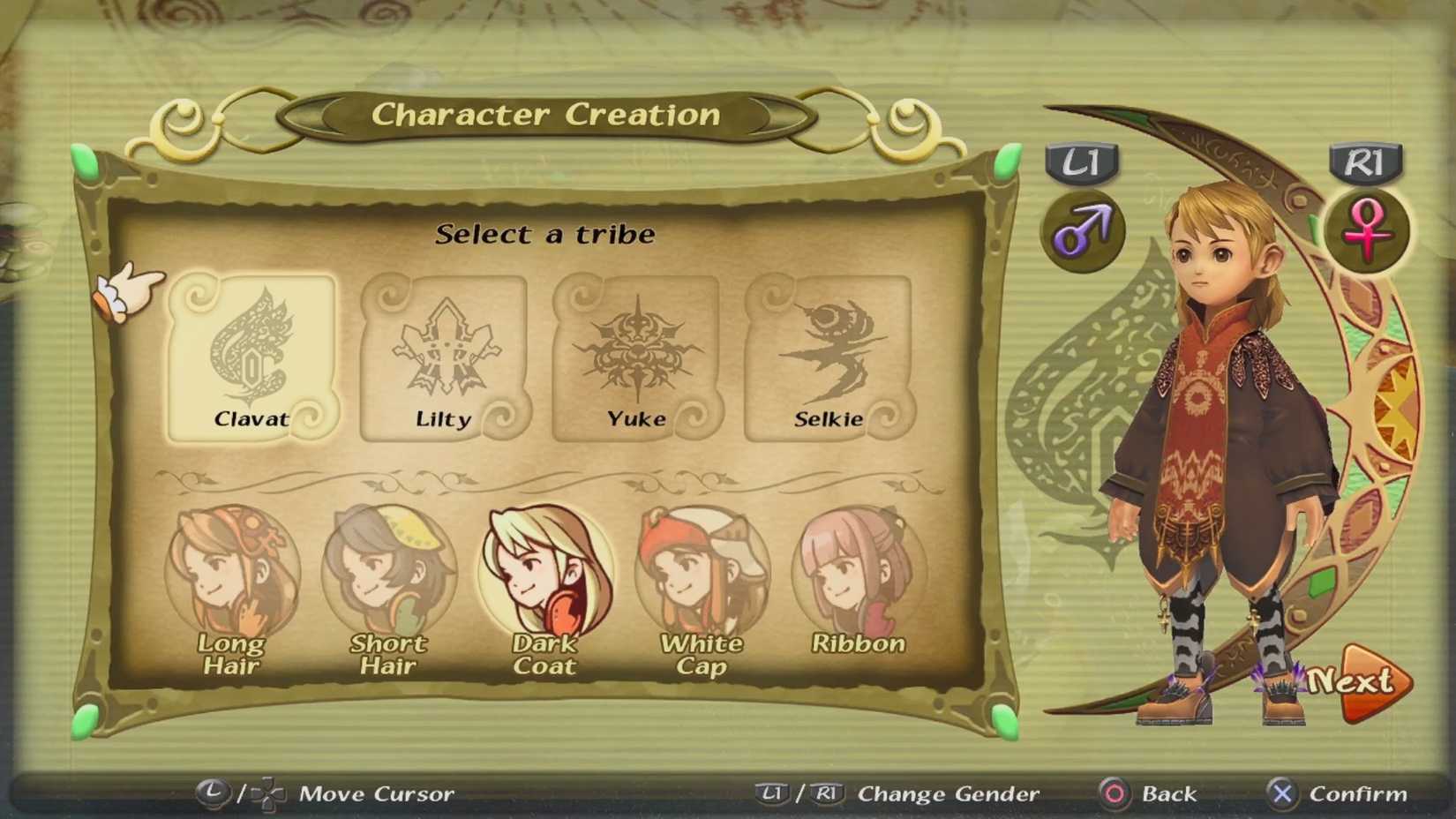The image size is (1456, 819).
Task: Choose the Short Hair portrait
Action: click(388, 569)
